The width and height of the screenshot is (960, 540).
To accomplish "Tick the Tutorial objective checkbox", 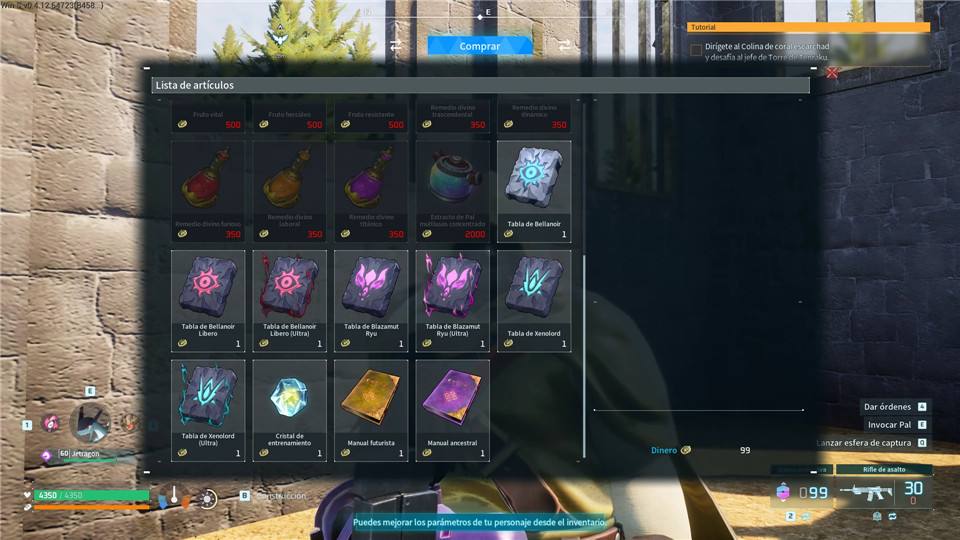I will [696, 50].
